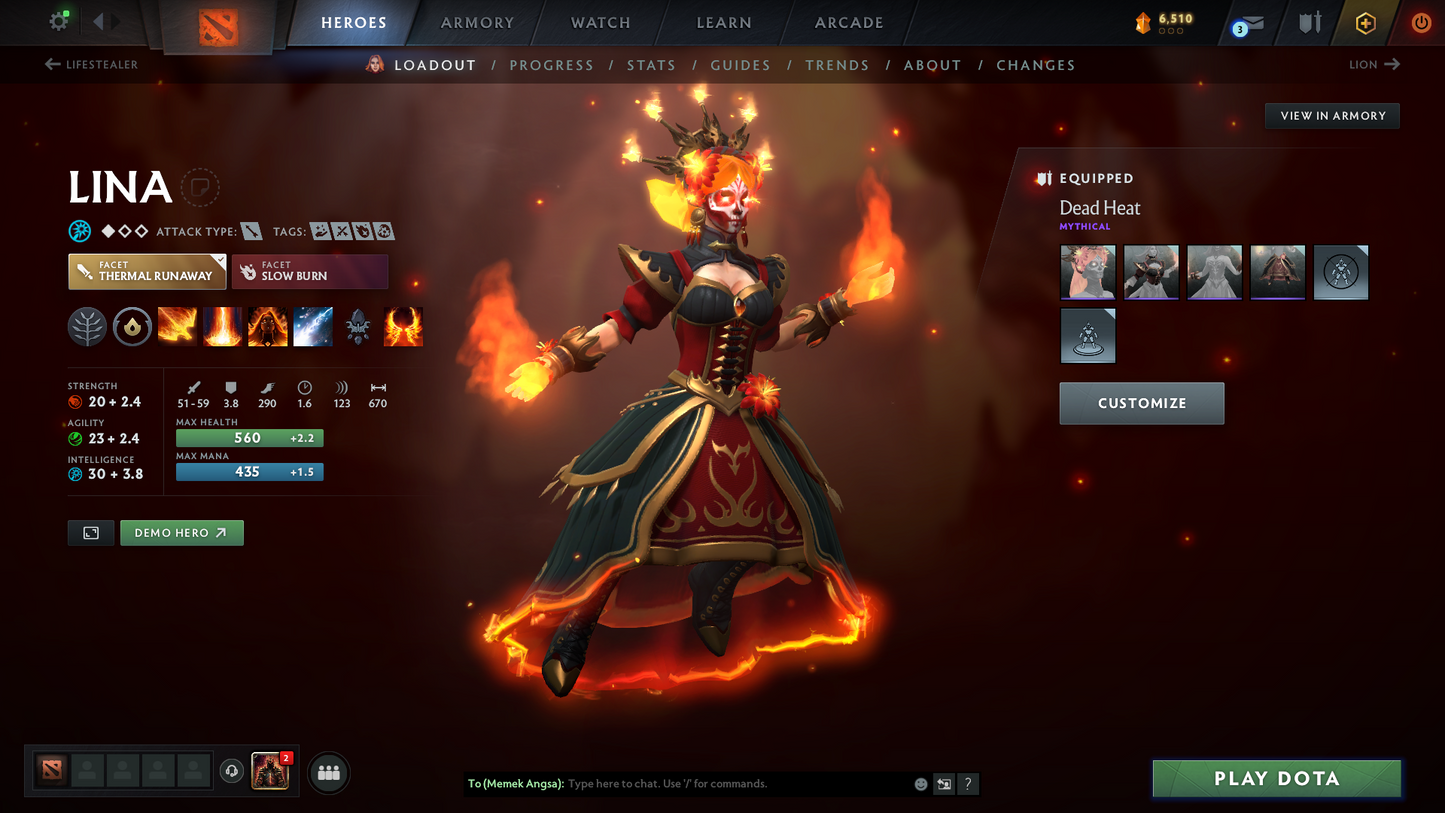Toggle Lina's innate ability icon
The height and width of the screenshot is (813, 1445).
pyautogui.click(x=132, y=327)
